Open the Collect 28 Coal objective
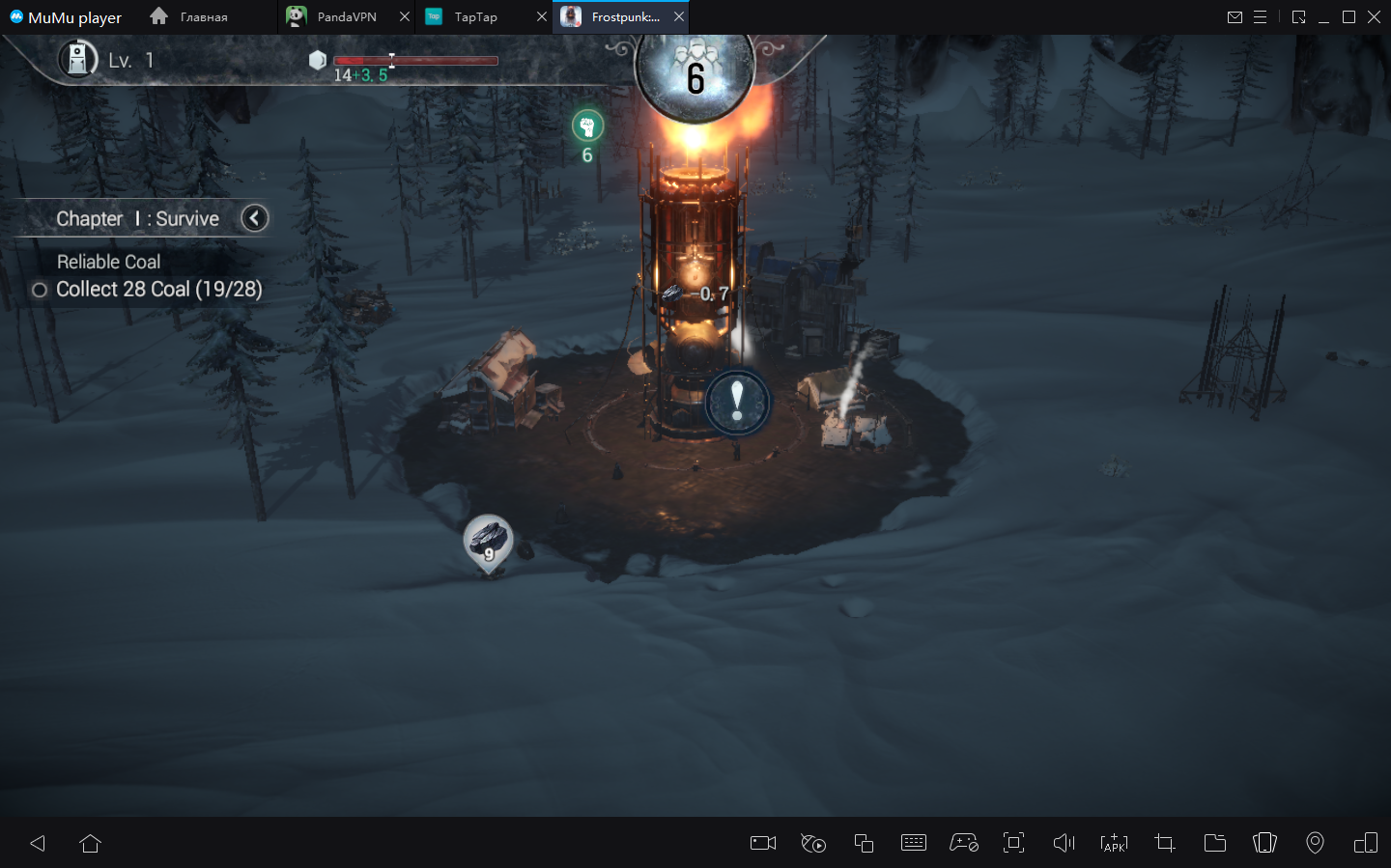1391x868 pixels. coord(158,290)
